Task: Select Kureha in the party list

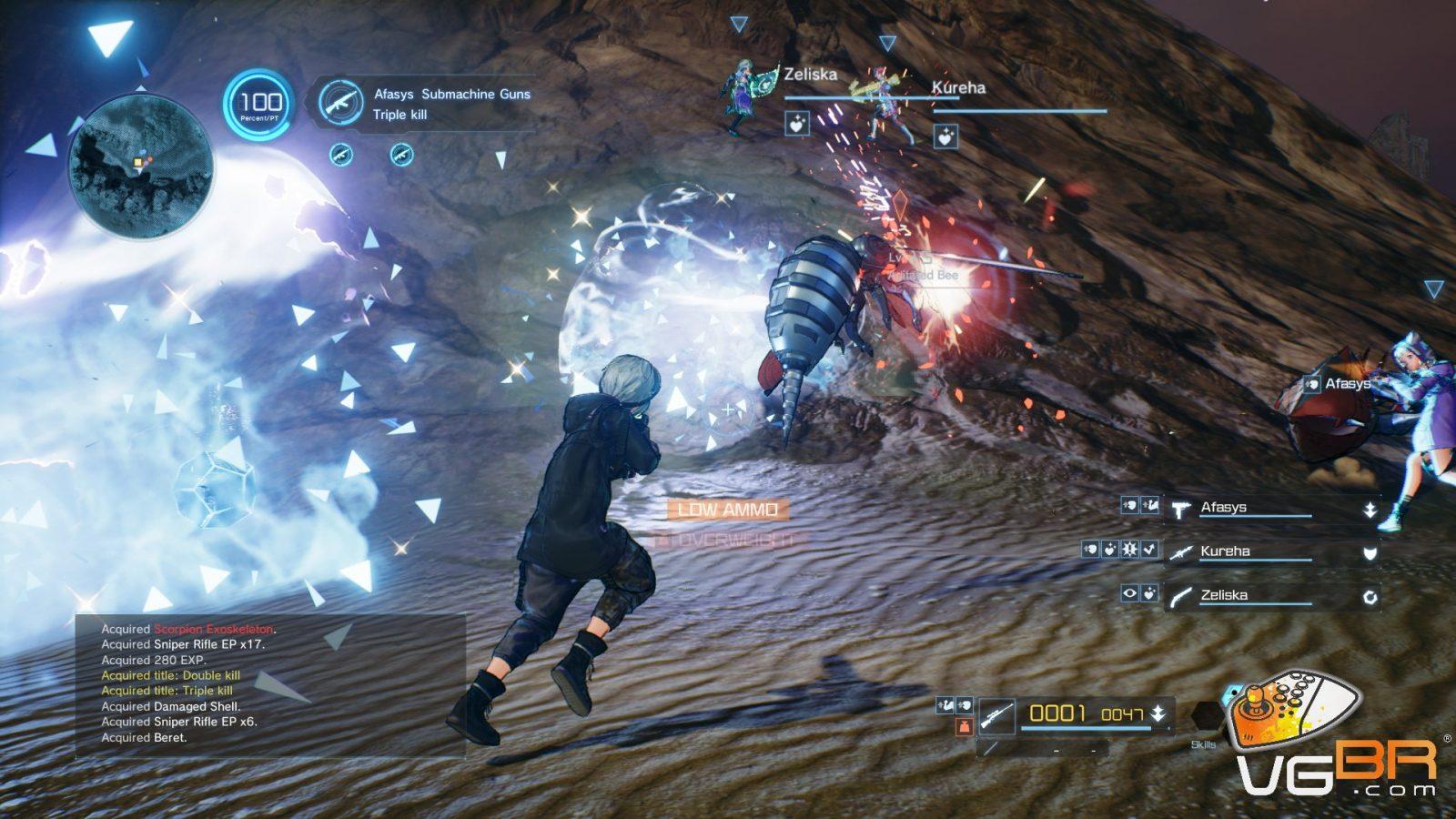Action: pyautogui.click(x=1225, y=551)
